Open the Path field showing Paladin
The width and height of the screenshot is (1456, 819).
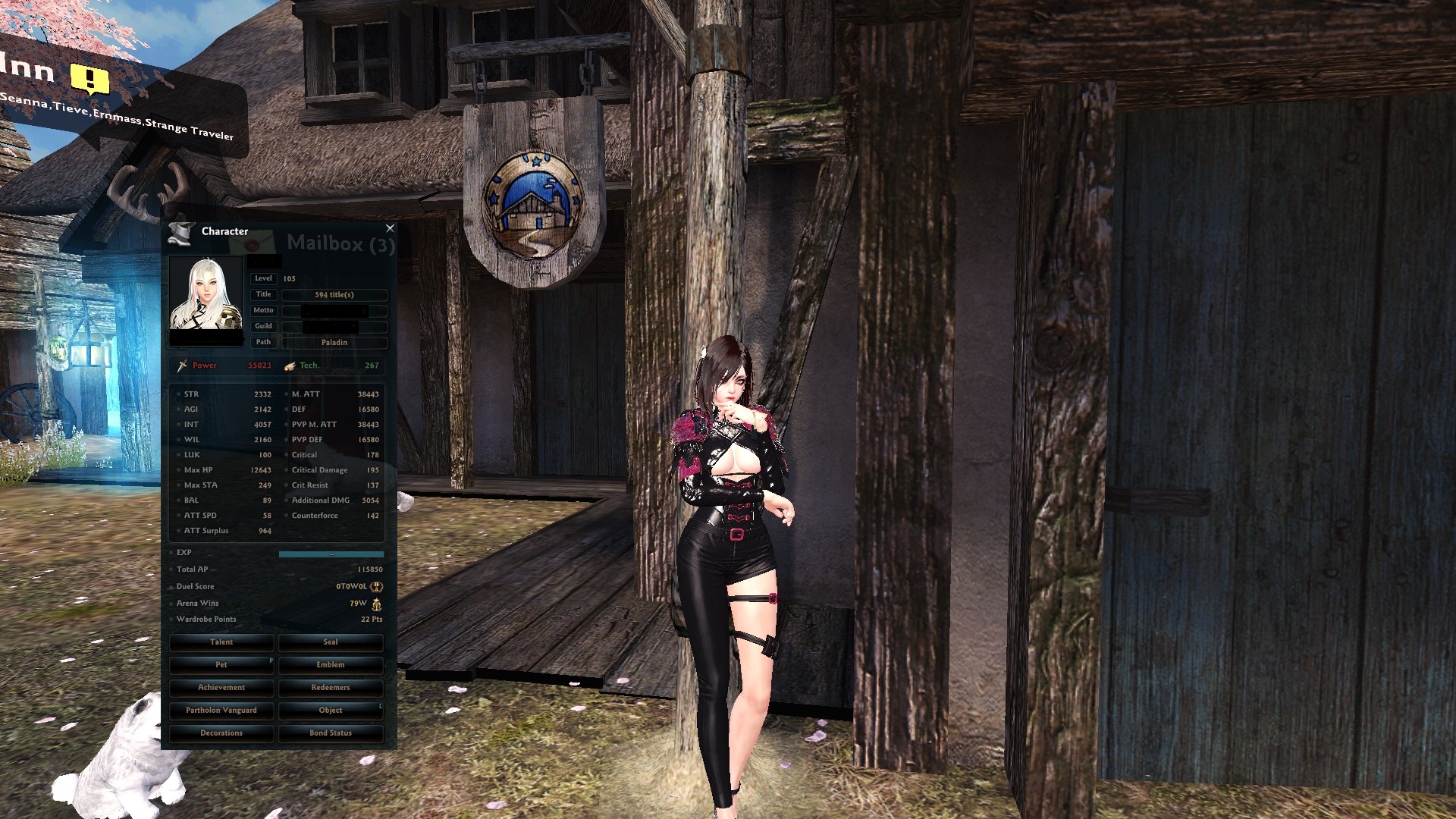coord(334,342)
